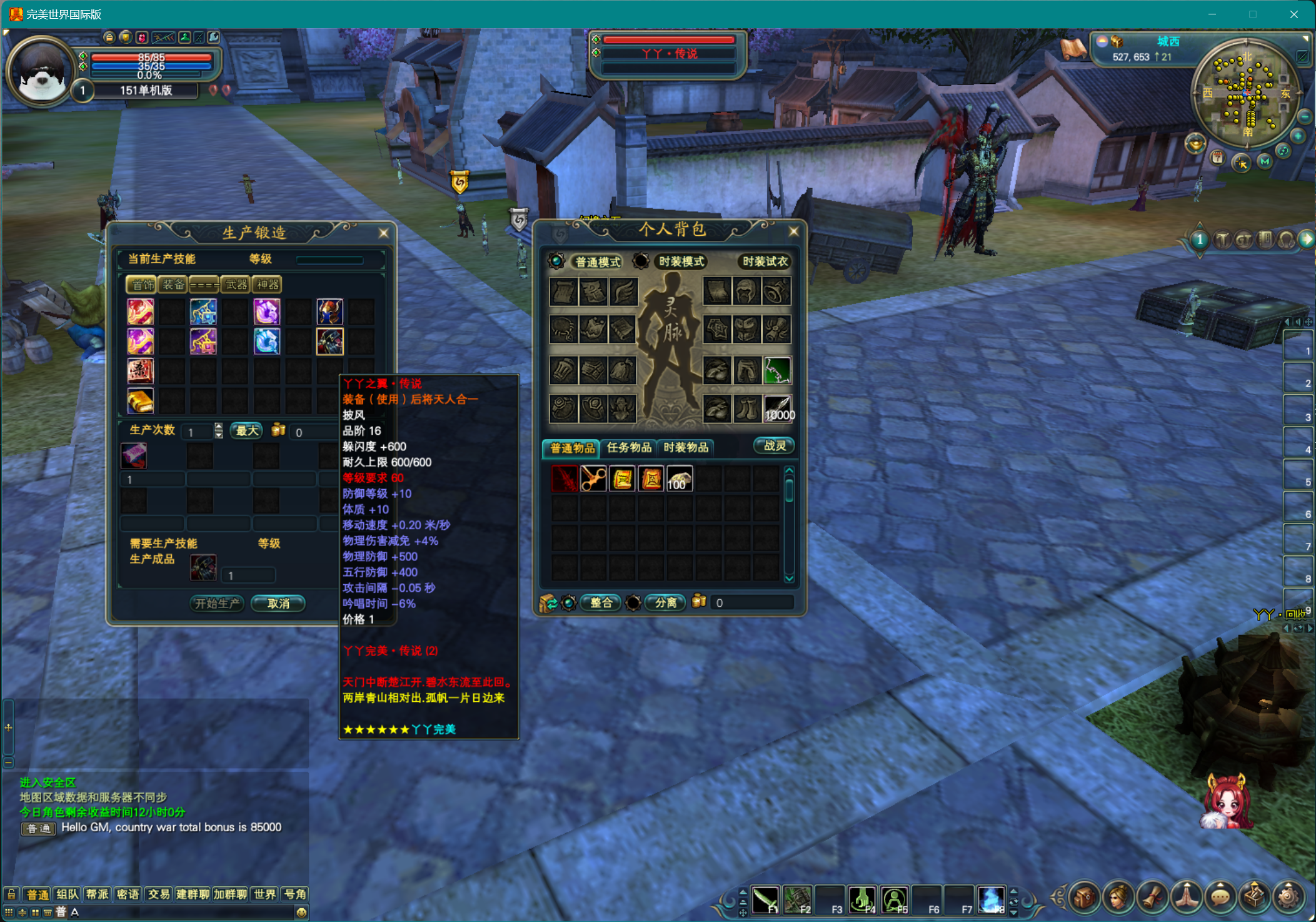
Task: Toggle 时装模式 equipment view
Action: 681,262
